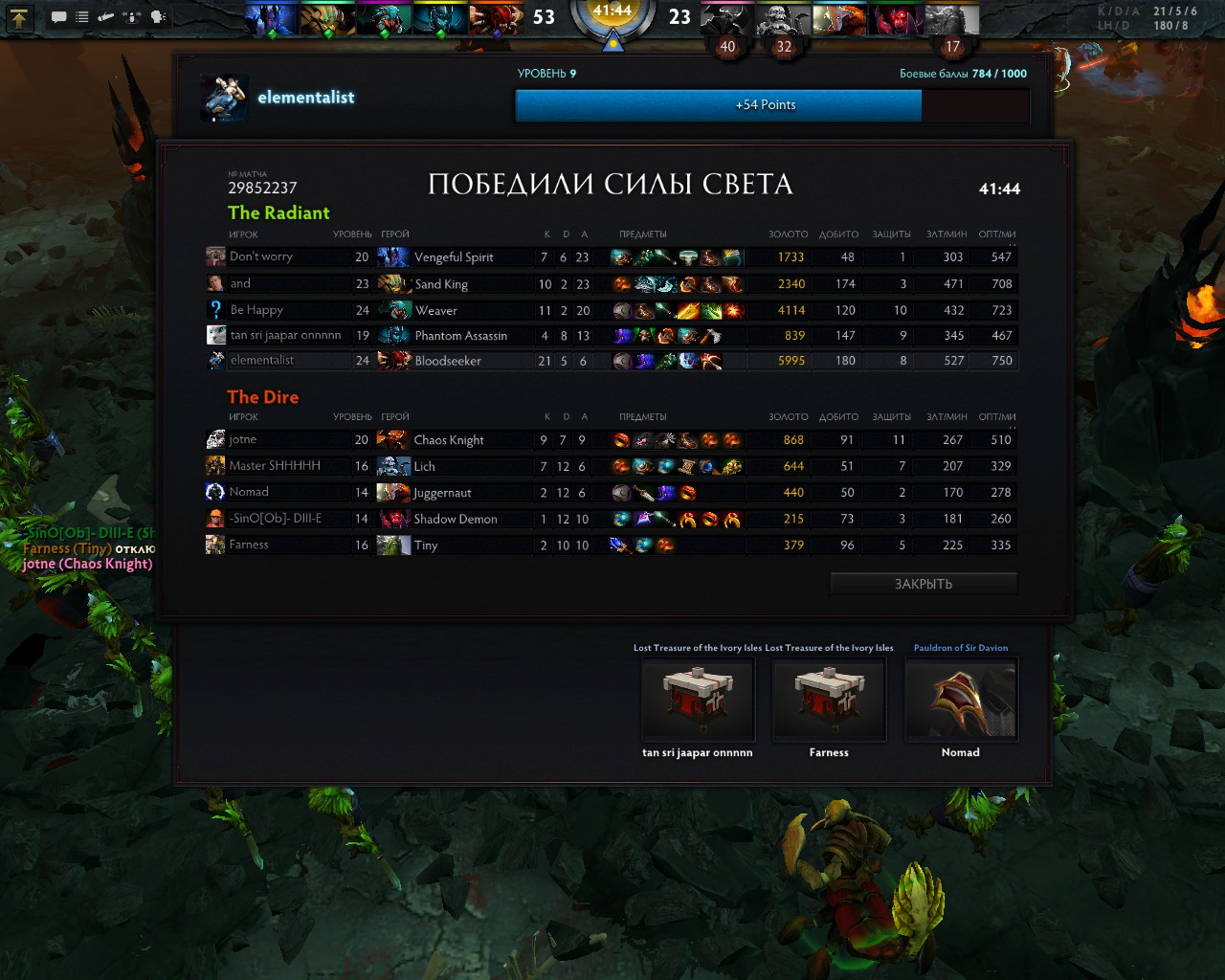Click the Juggernaut hero icon in scoreboard
Screen dimensions: 1225x980
(x=393, y=493)
